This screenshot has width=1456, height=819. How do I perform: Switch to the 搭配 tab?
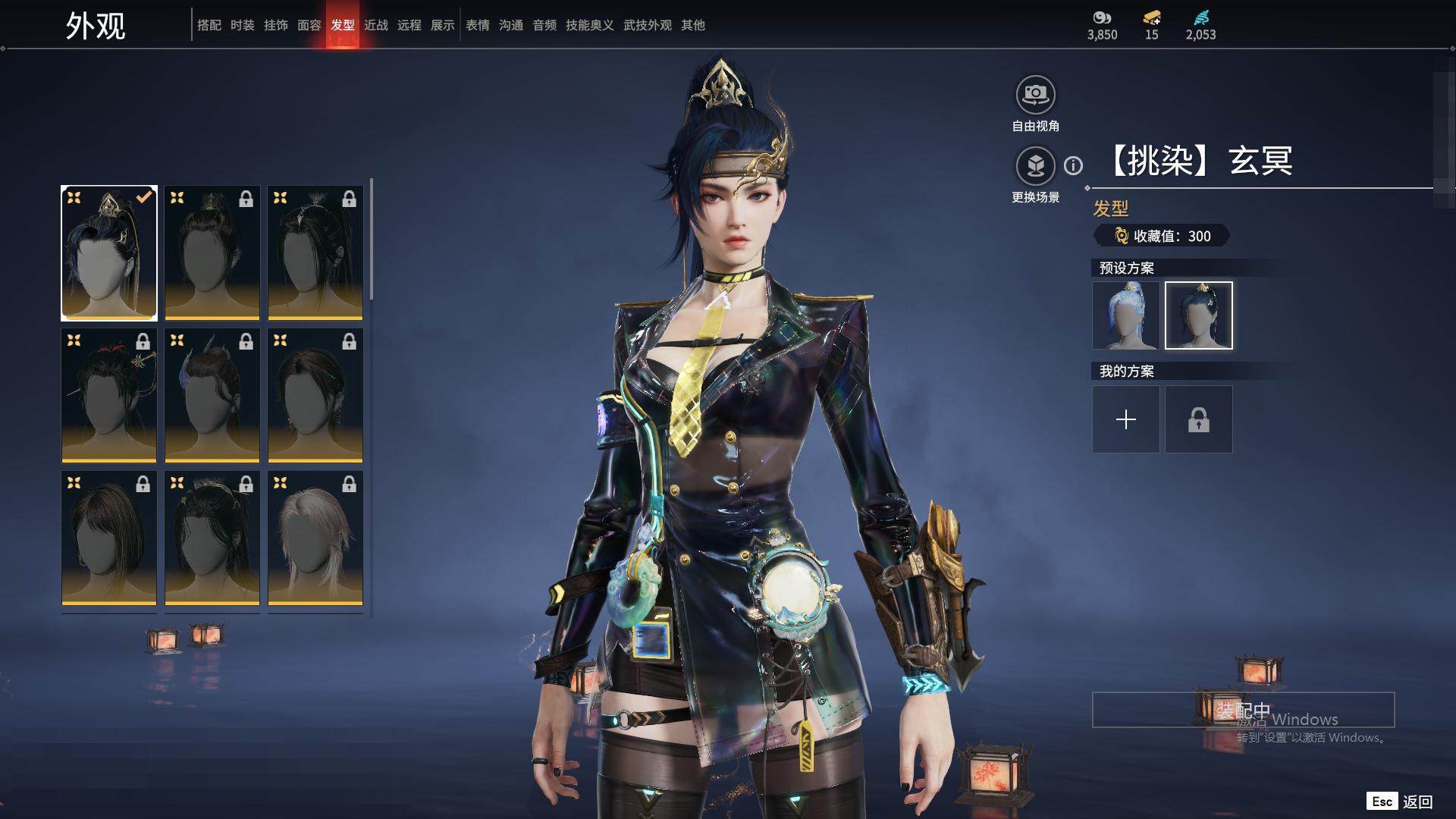[209, 25]
